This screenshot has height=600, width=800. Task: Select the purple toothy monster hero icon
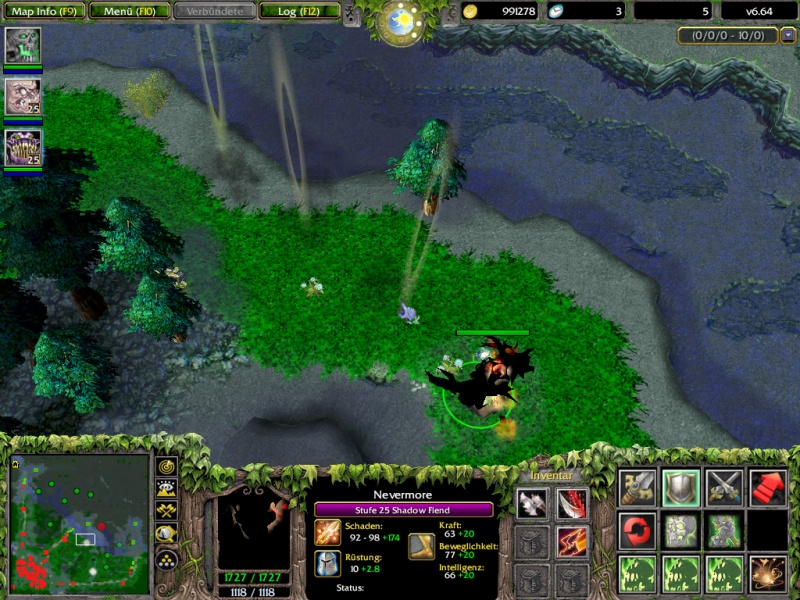pos(22,147)
